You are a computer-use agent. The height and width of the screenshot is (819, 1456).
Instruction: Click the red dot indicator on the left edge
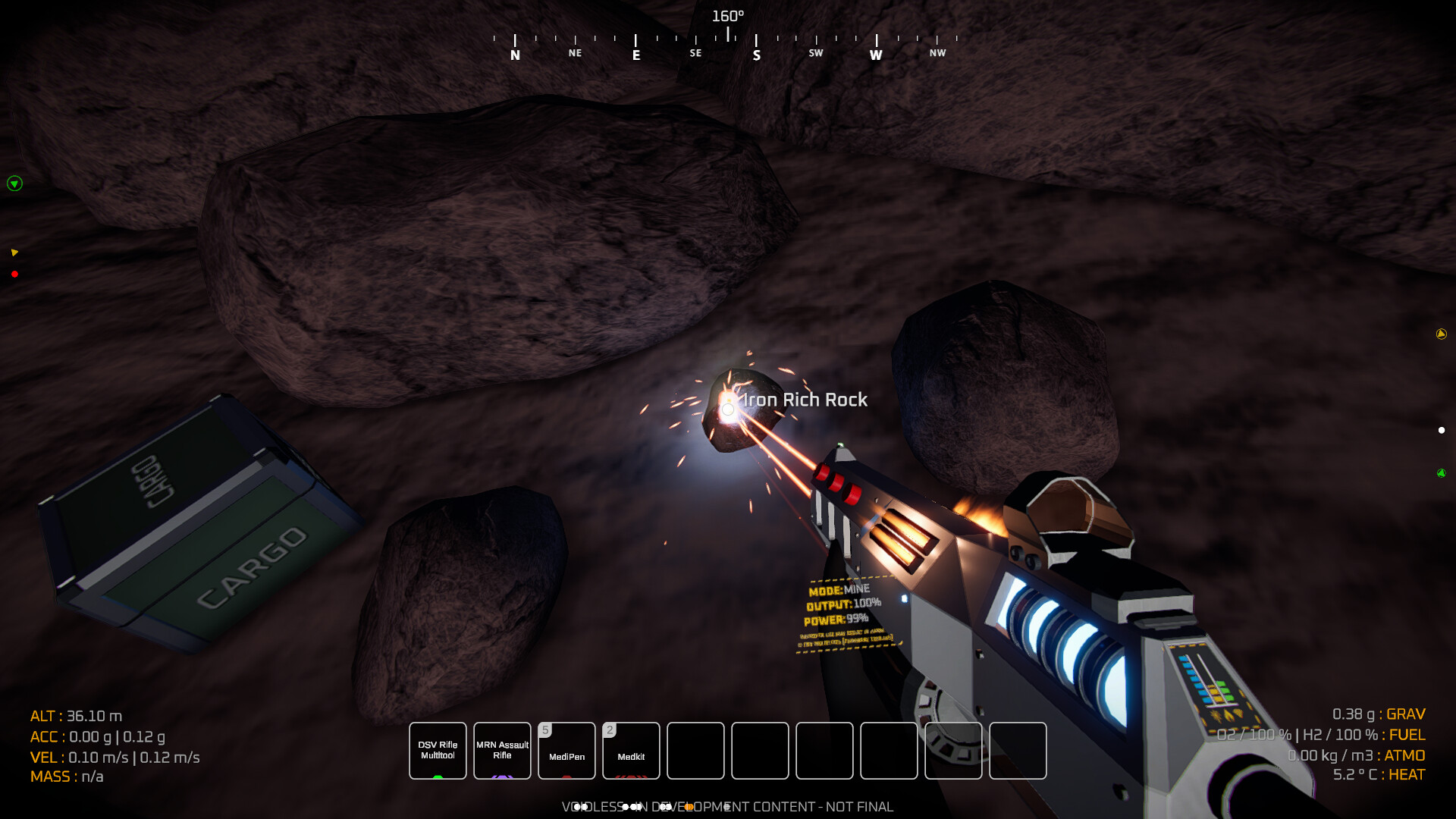tap(14, 275)
